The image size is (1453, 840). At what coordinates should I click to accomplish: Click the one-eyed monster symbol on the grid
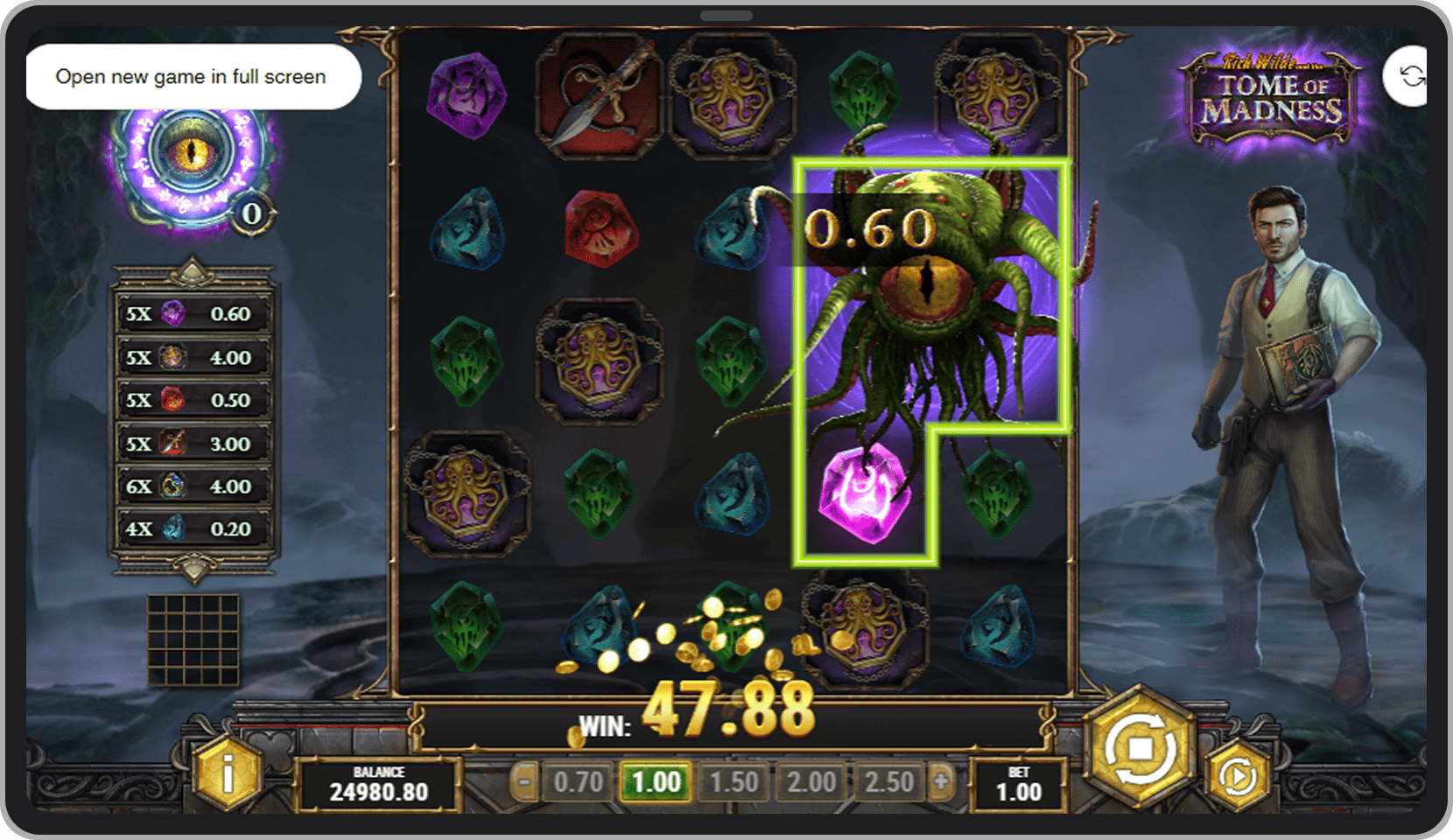click(928, 289)
